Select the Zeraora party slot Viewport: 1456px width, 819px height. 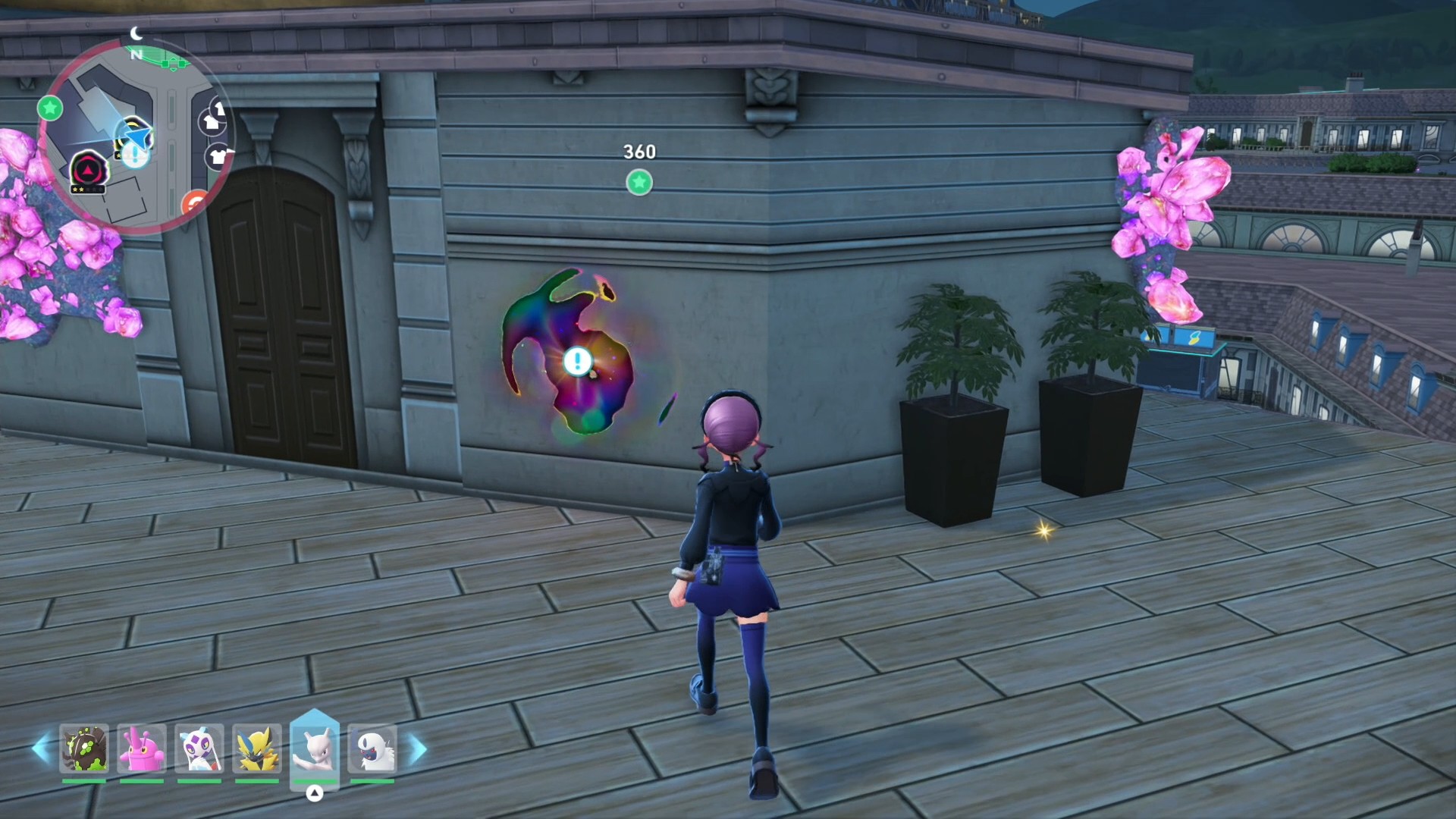(x=257, y=748)
